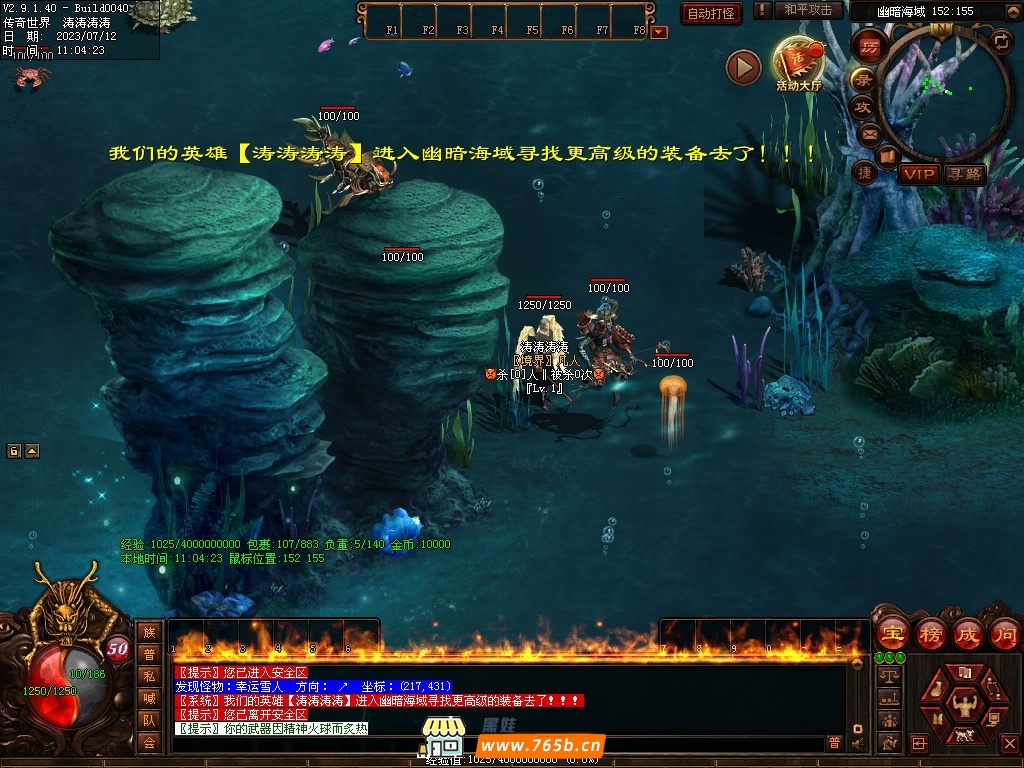Close the bottom-right menu panel with X
The height and width of the screenshot is (768, 1024).
pyautogui.click(x=1010, y=743)
